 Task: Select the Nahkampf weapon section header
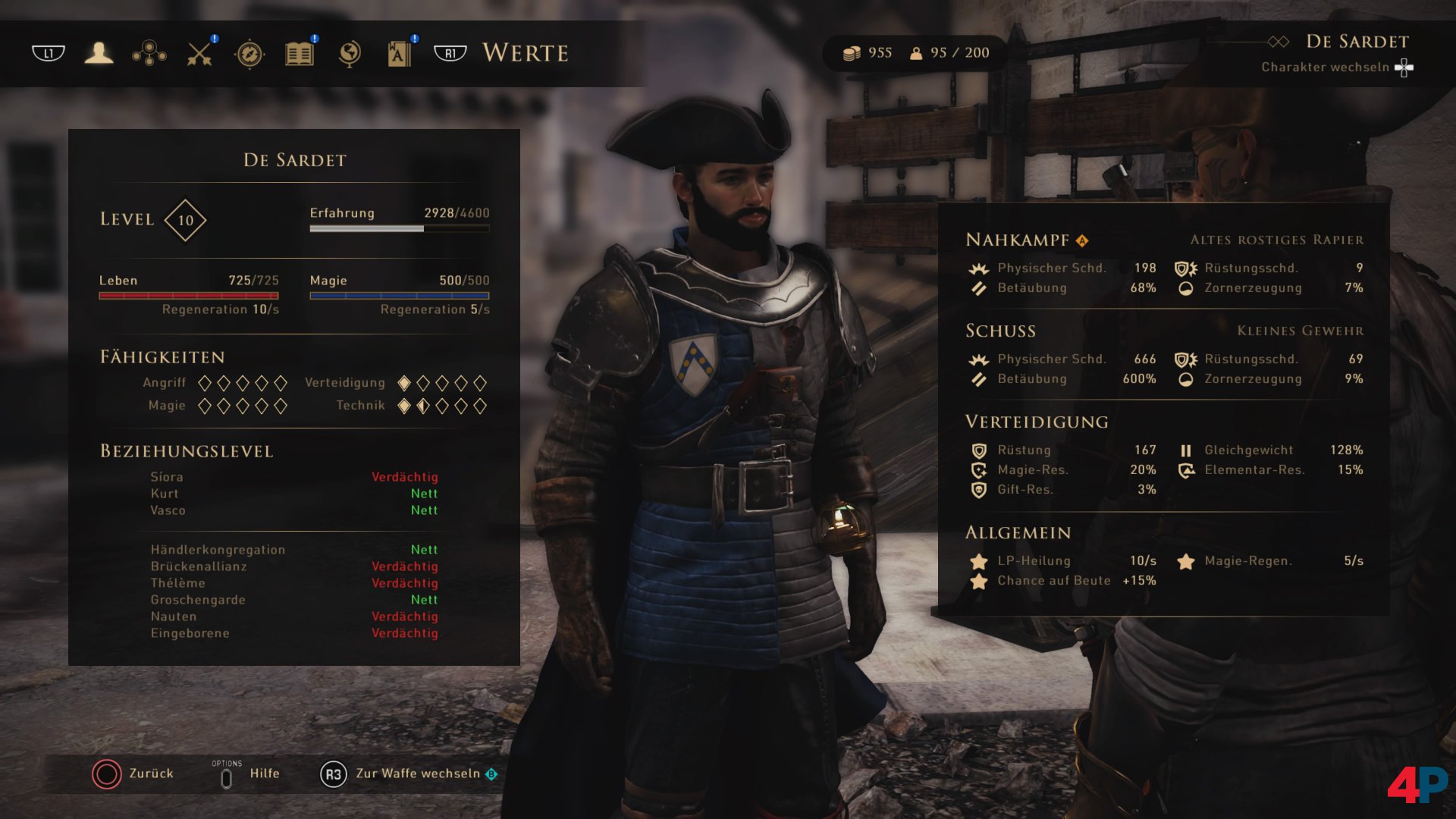1018,240
